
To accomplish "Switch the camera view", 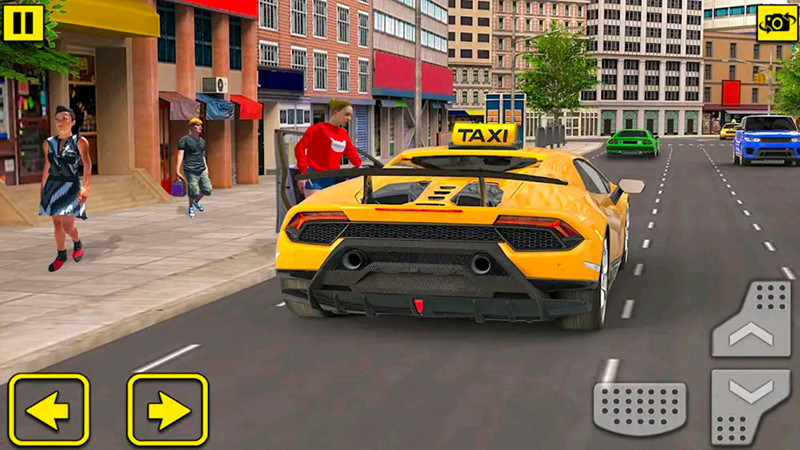I will click(777, 22).
